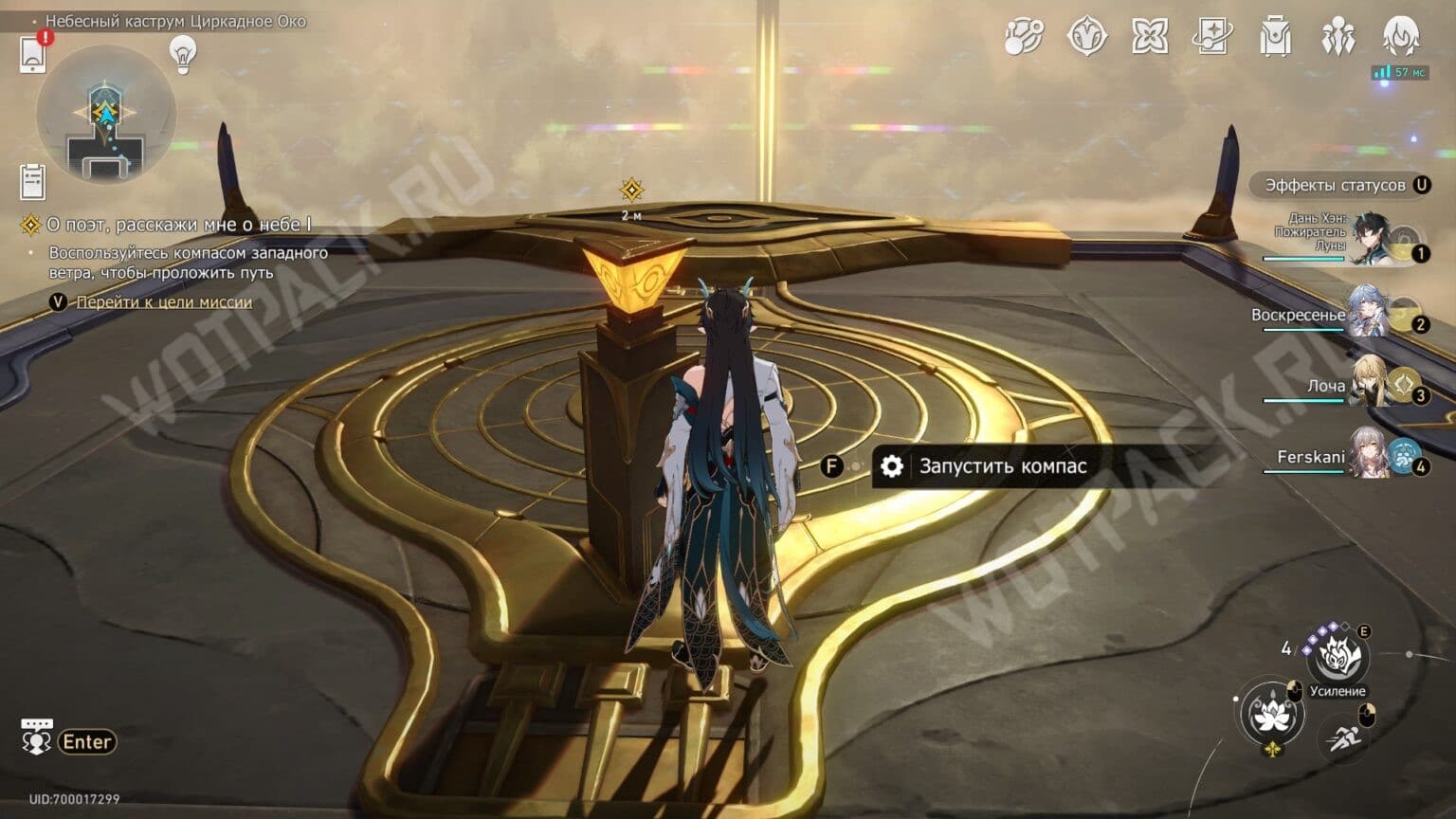
Task: Open the Travel Log card icon
Action: click(1214, 39)
